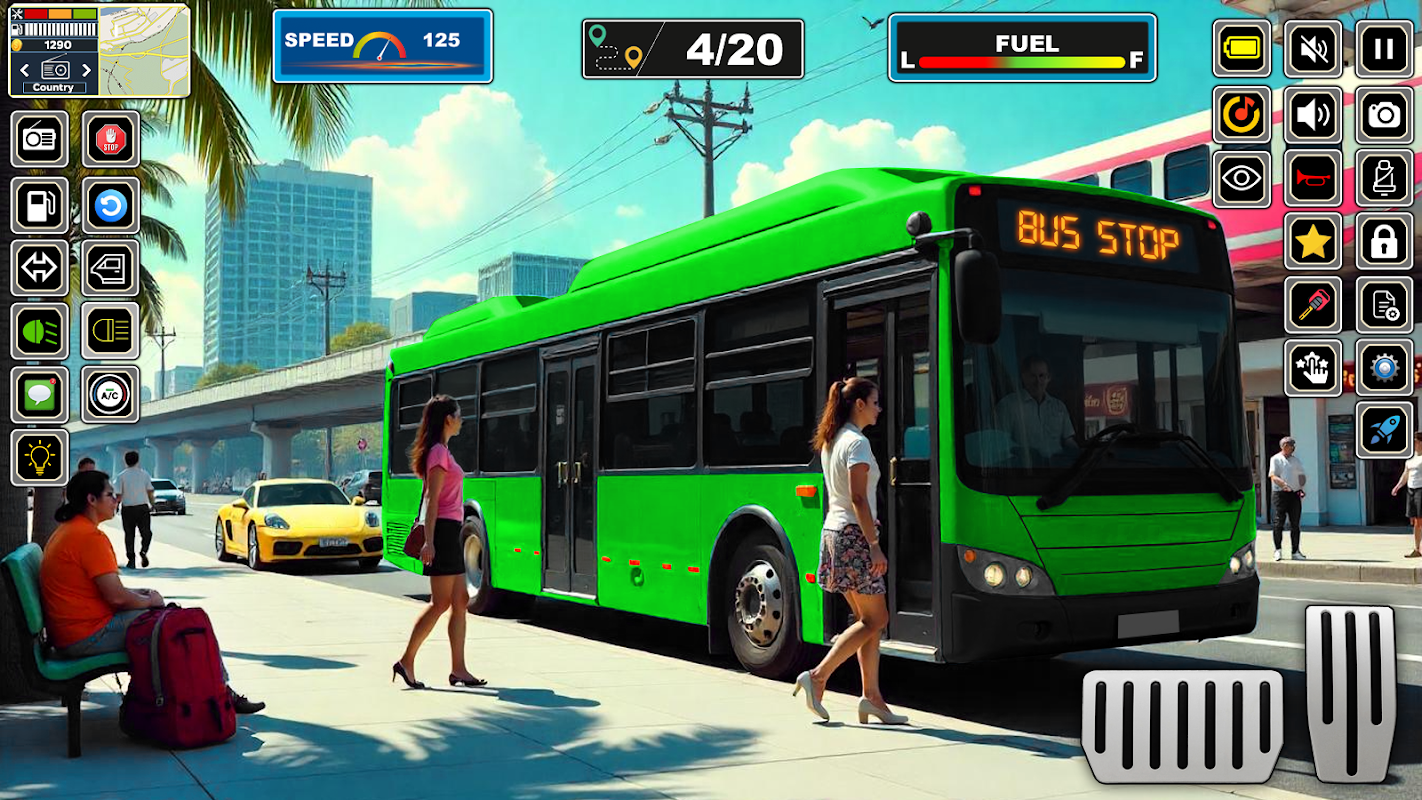The width and height of the screenshot is (1422, 800).
Task: Tap the camera icon button
Action: [1384, 116]
